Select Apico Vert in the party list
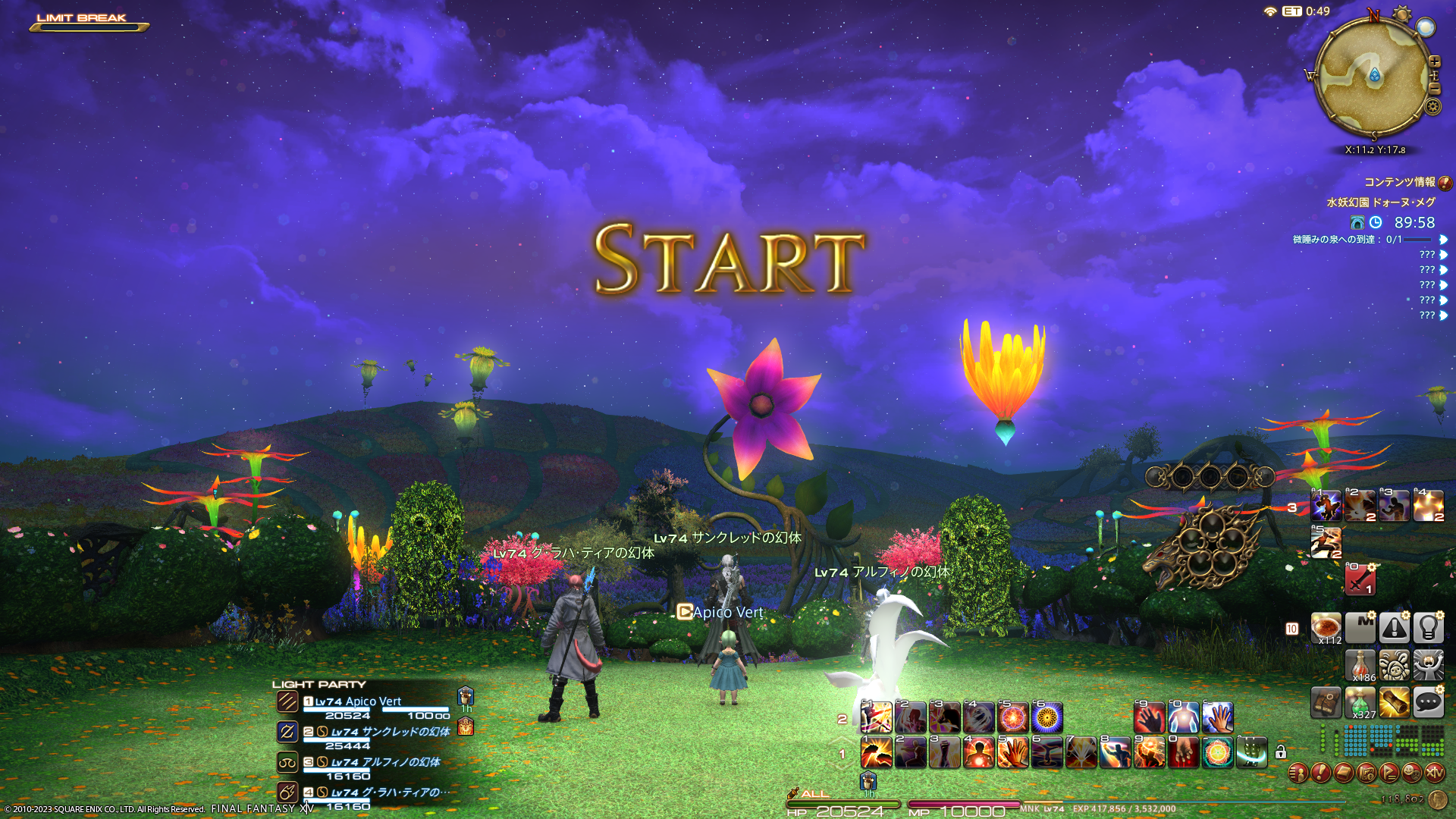This screenshot has height=819, width=1456. [x=358, y=702]
